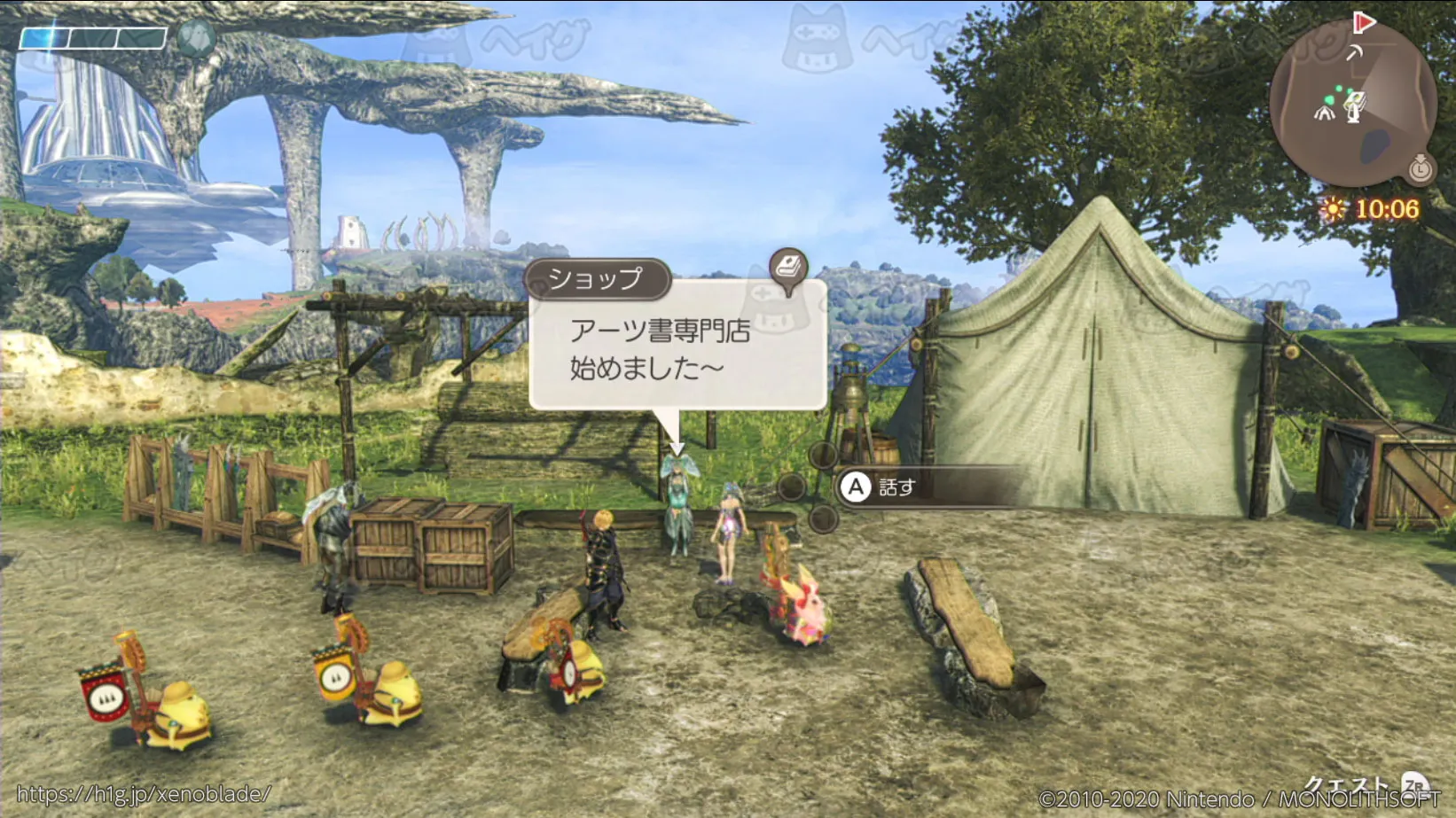Open the h1g.jp/xenoblade watermark link

(144, 794)
